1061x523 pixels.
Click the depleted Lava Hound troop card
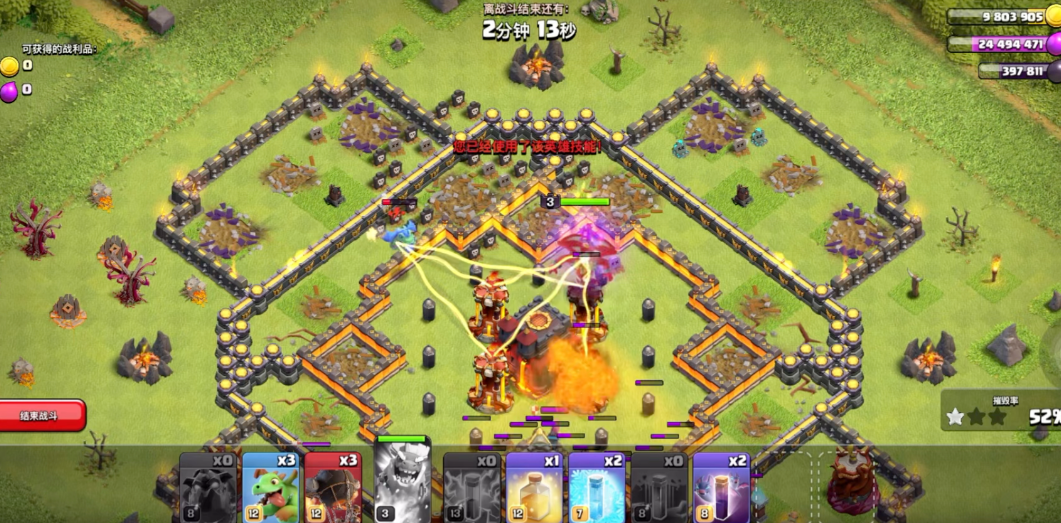pos(208,487)
